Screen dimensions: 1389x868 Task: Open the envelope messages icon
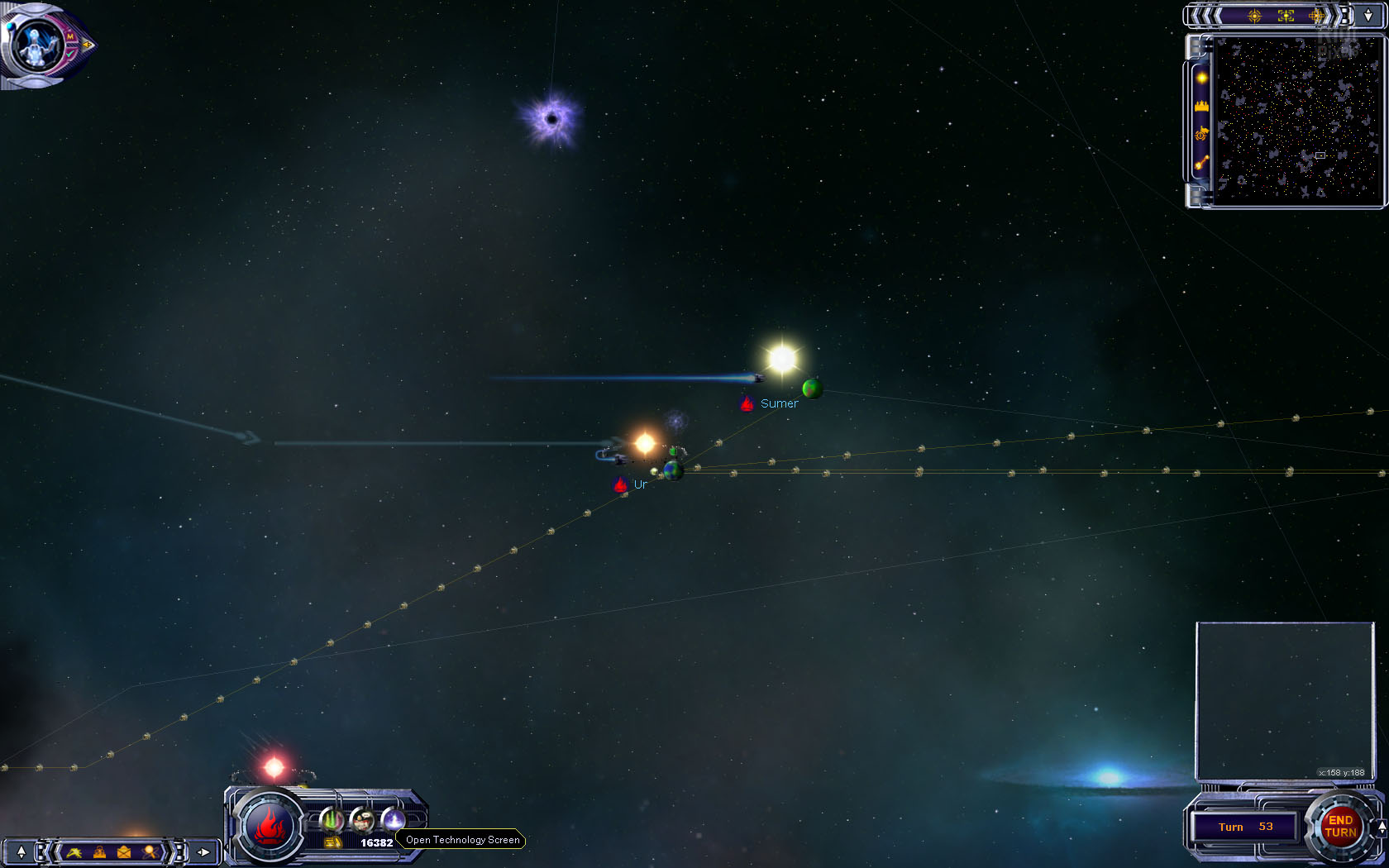coord(124,851)
